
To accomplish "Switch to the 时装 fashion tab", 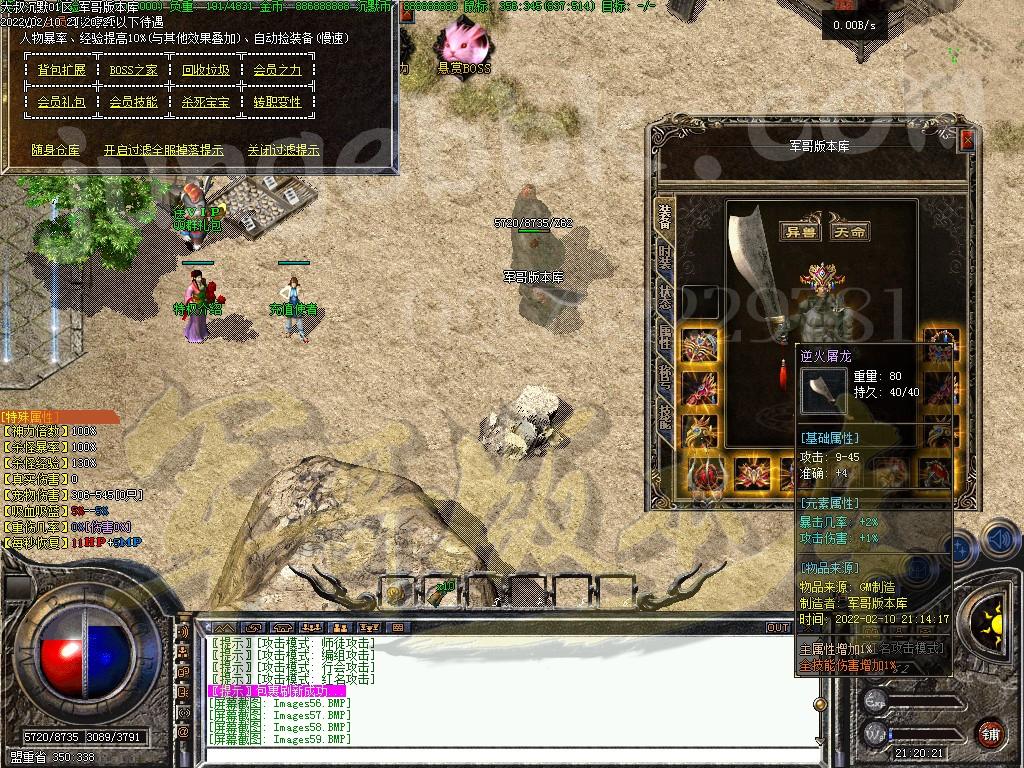I will point(664,256).
